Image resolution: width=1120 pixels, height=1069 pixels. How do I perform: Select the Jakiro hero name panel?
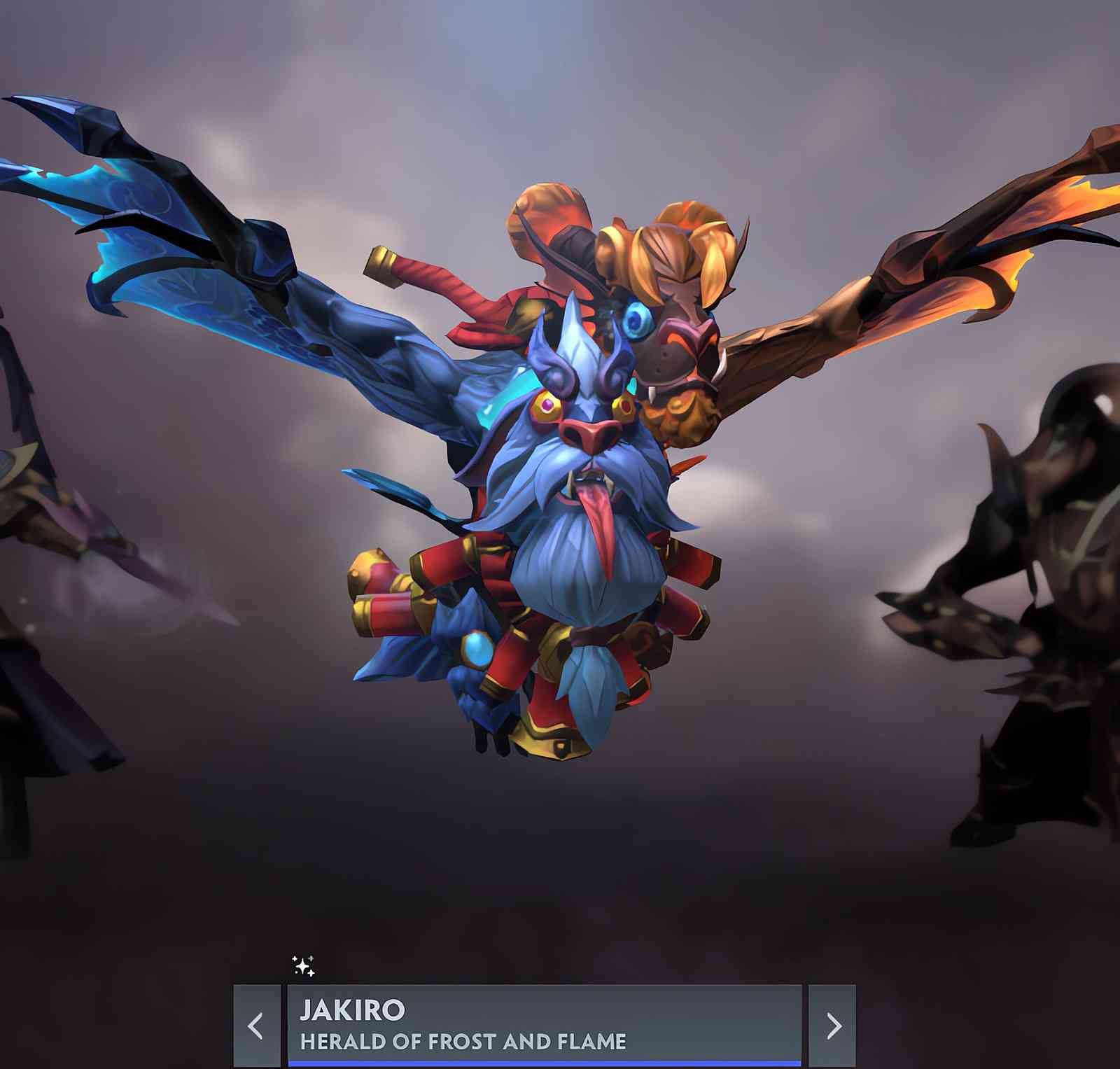(x=544, y=1024)
